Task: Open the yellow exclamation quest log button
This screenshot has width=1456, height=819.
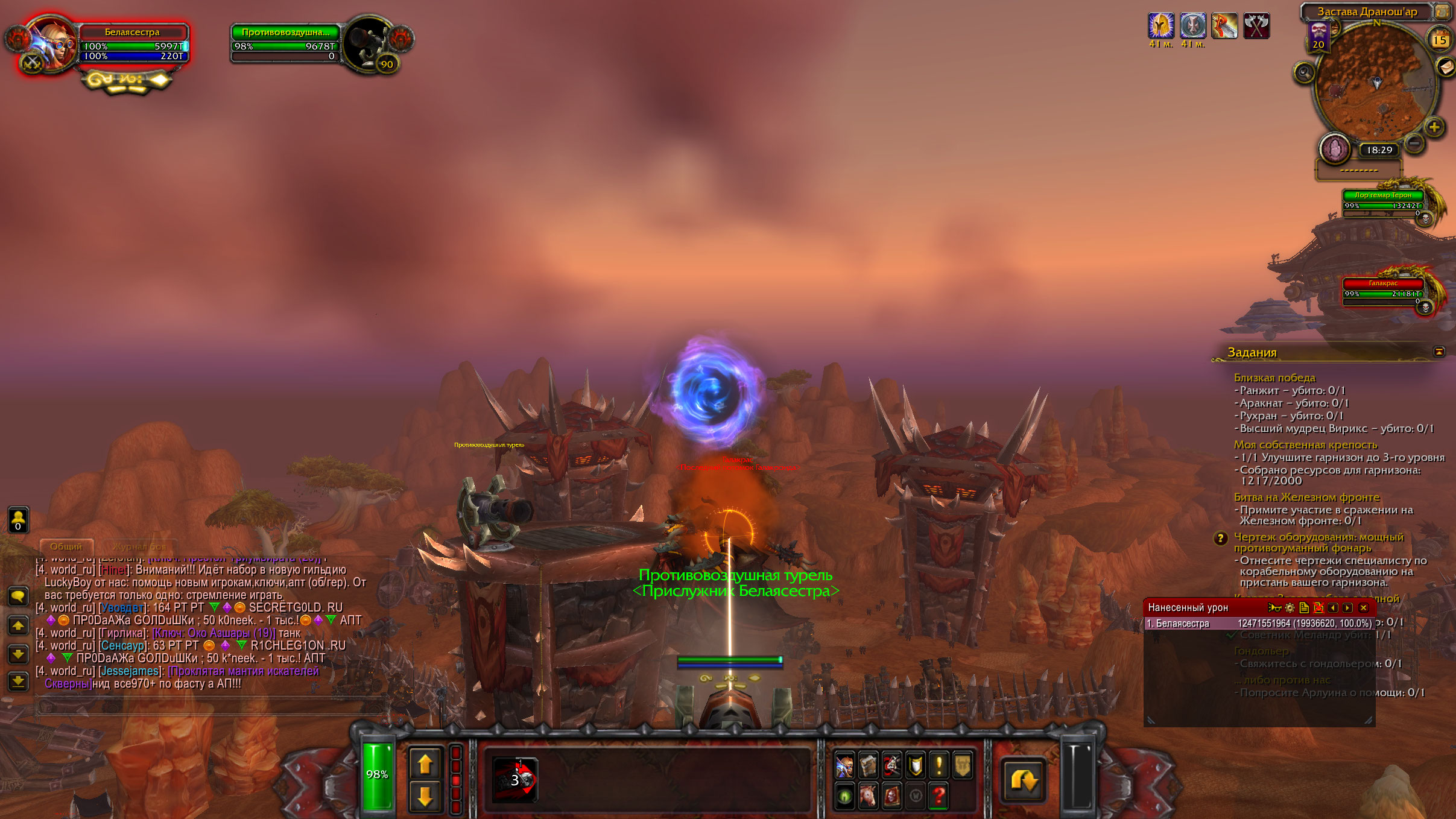Action: point(938,766)
